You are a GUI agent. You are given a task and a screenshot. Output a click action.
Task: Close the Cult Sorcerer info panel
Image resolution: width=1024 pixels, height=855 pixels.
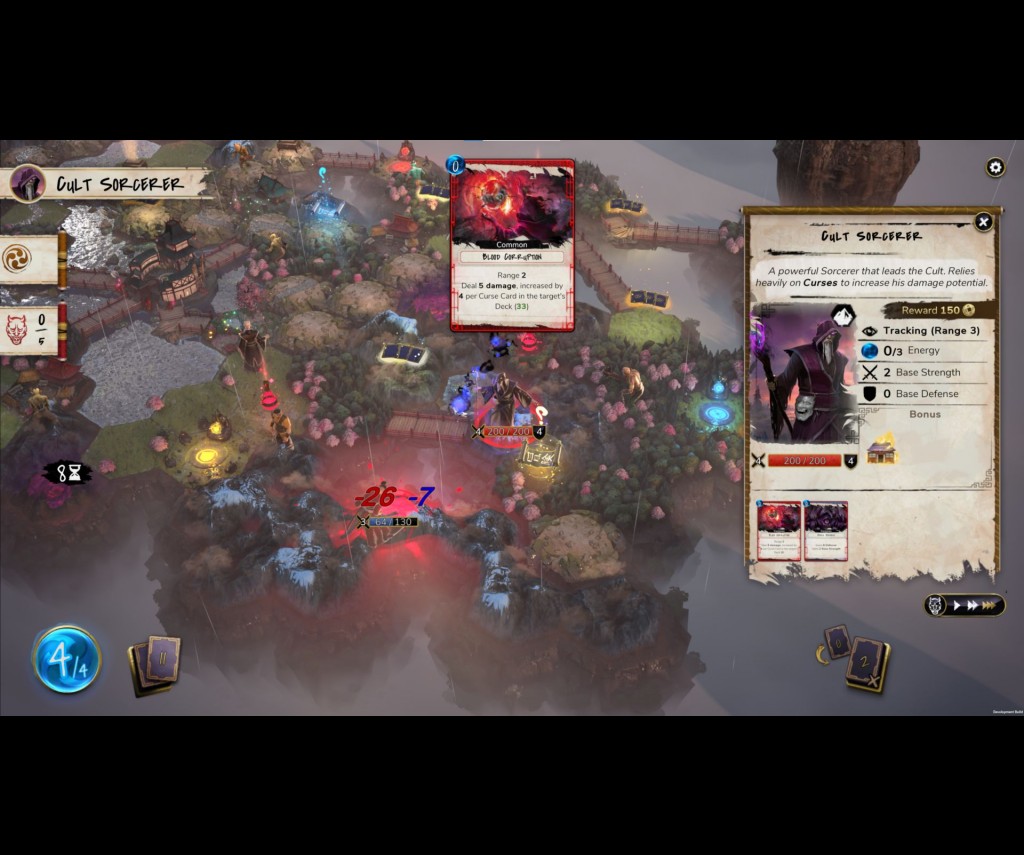tap(983, 222)
